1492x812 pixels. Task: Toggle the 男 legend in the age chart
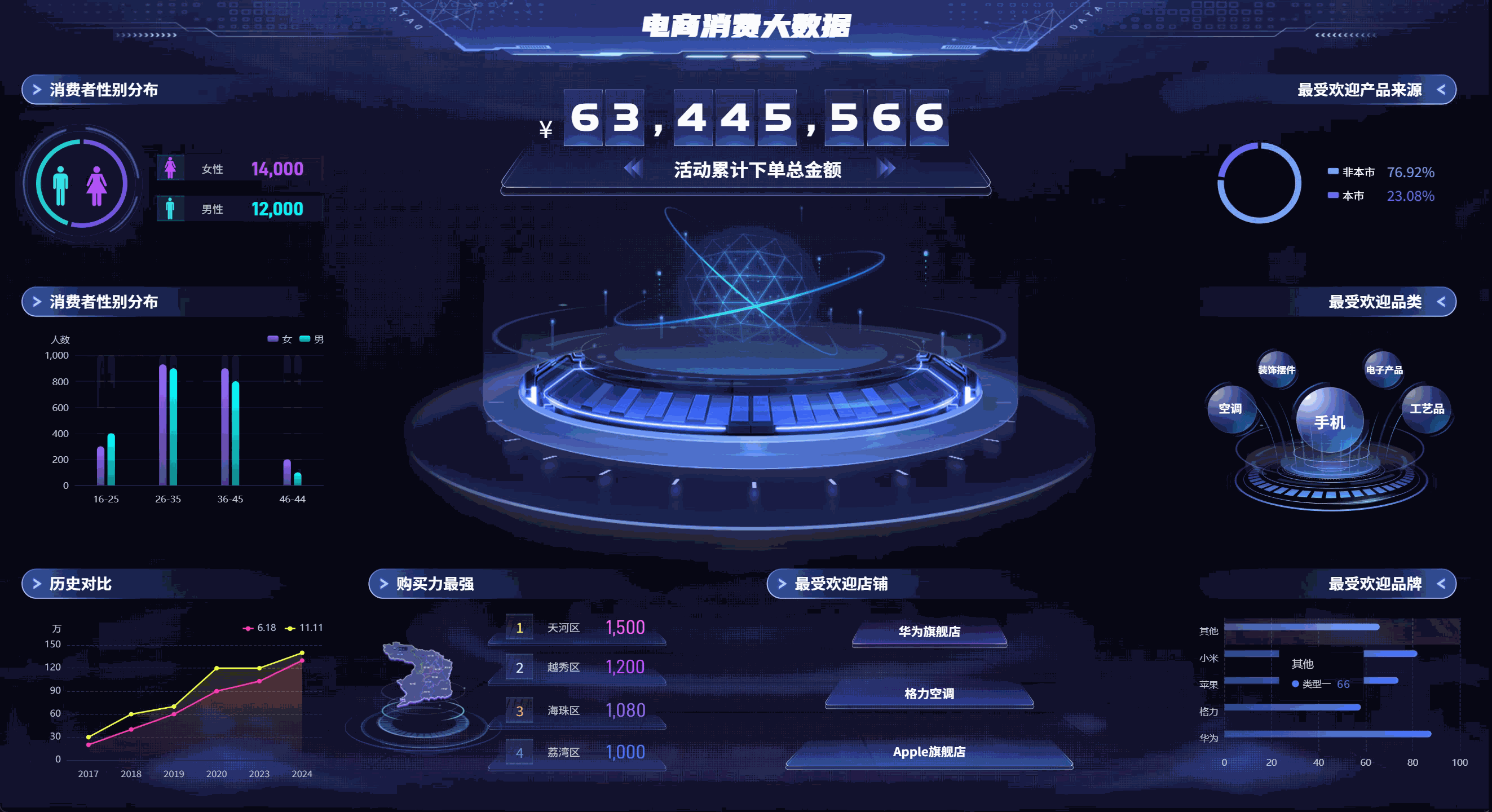click(311, 340)
